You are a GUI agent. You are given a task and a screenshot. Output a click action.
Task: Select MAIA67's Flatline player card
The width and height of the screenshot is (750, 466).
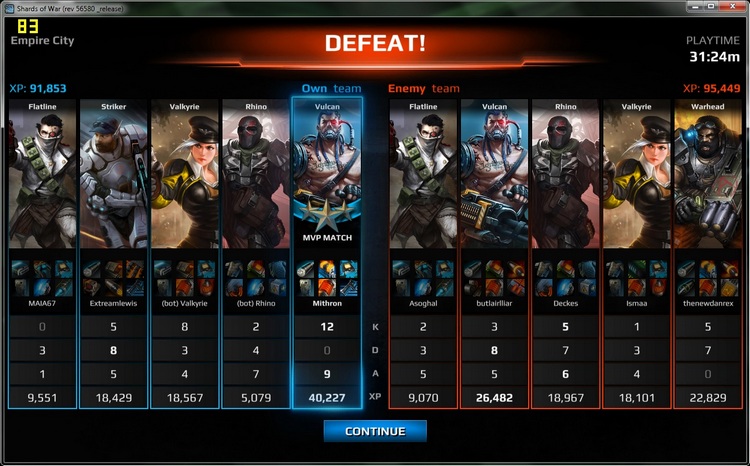tap(43, 180)
